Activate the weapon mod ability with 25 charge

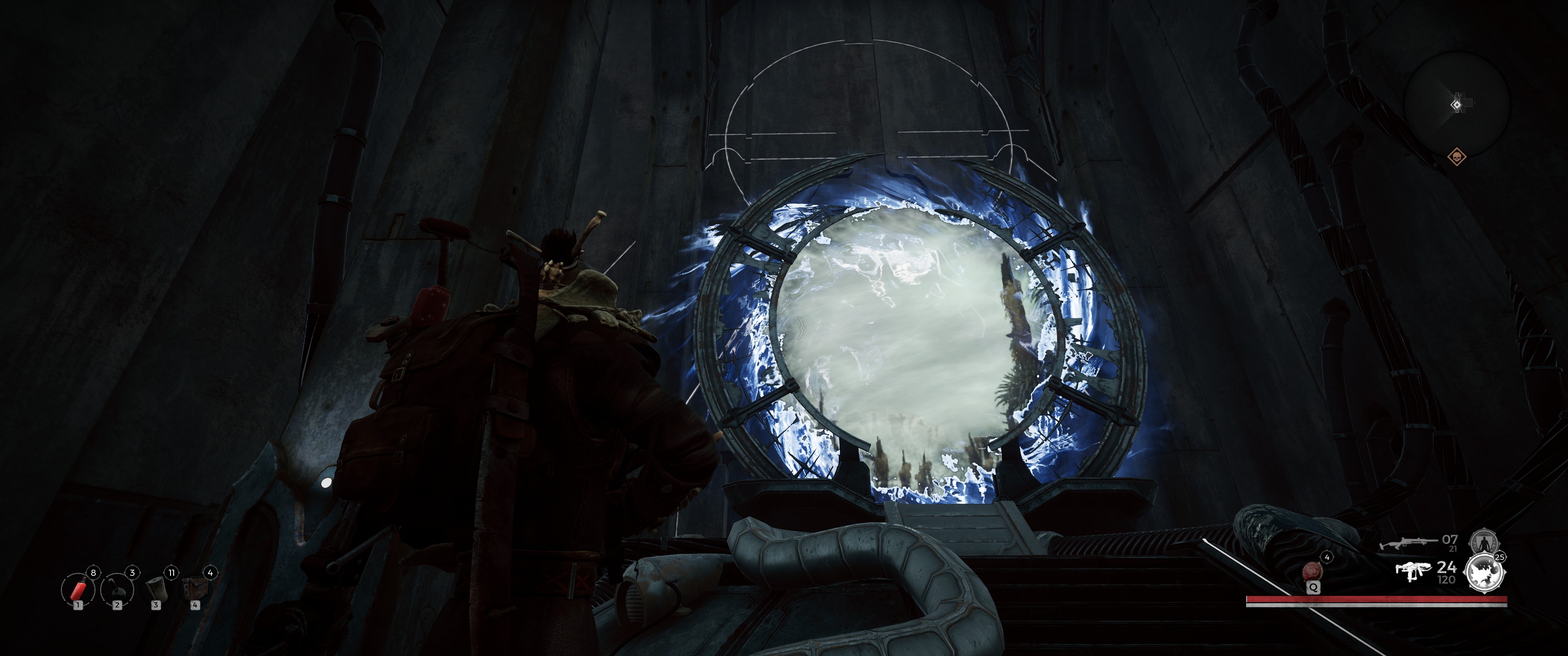click(x=1485, y=573)
